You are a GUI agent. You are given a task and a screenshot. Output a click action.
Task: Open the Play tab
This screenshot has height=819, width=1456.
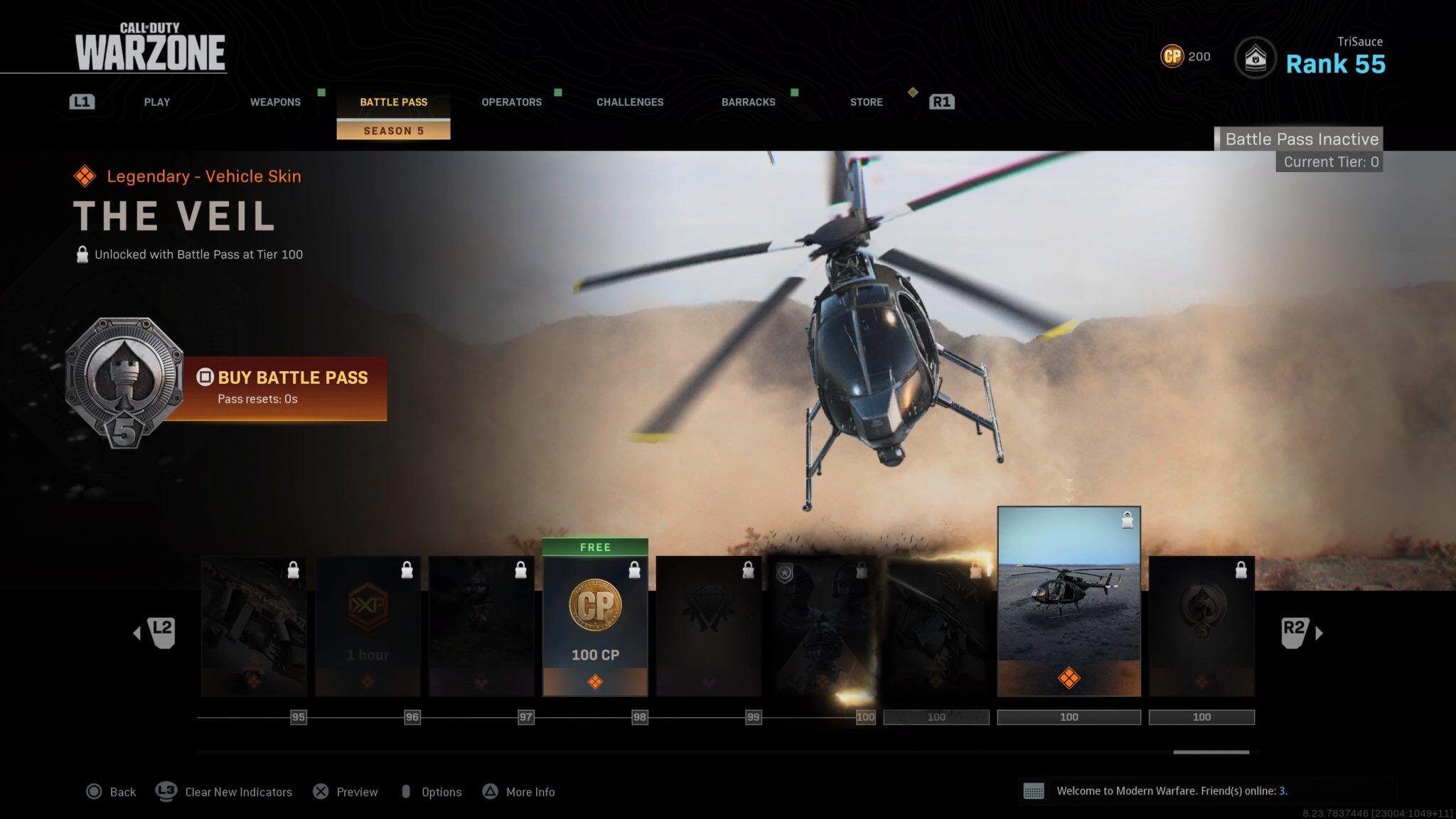click(x=156, y=102)
